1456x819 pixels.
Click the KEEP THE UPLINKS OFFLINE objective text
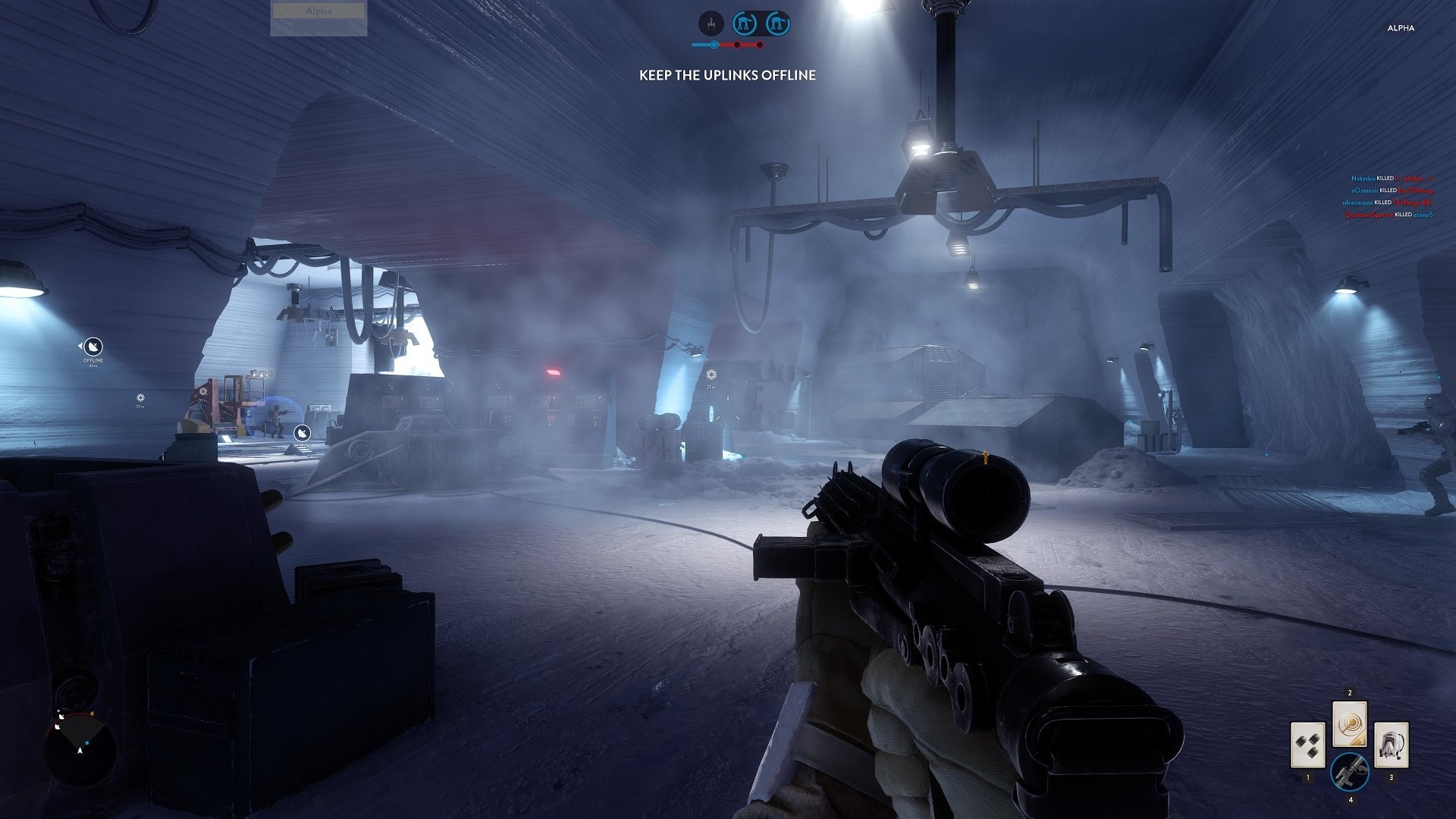[x=727, y=75]
